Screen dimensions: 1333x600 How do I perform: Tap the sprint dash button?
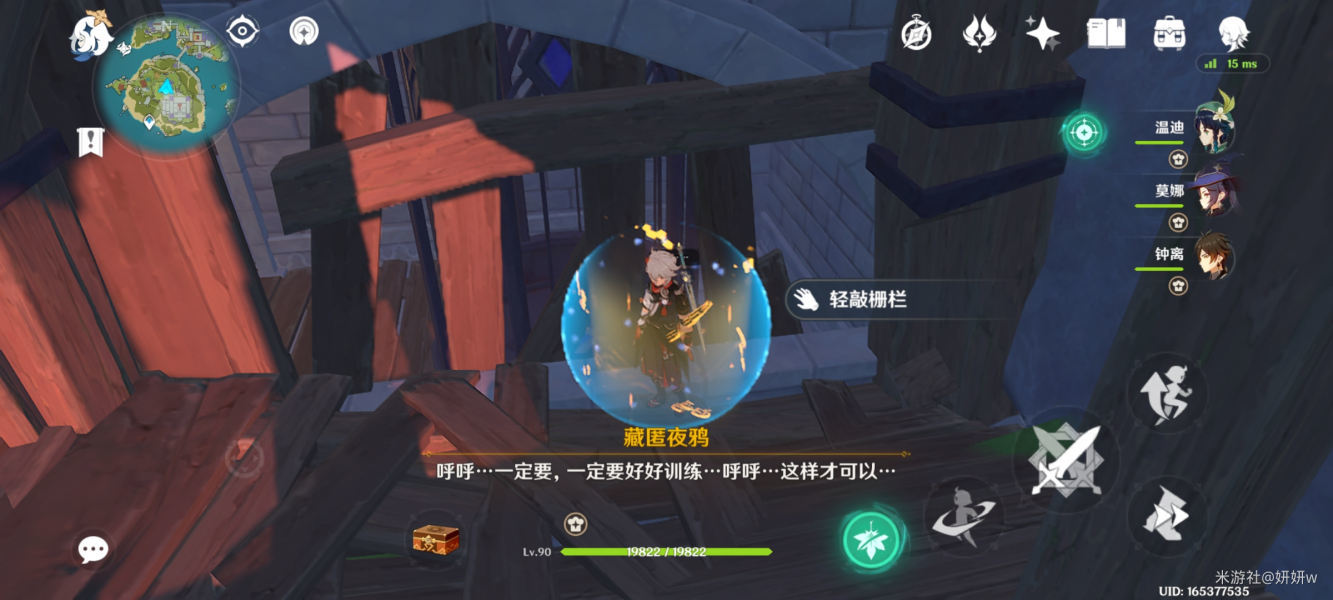(1167, 518)
